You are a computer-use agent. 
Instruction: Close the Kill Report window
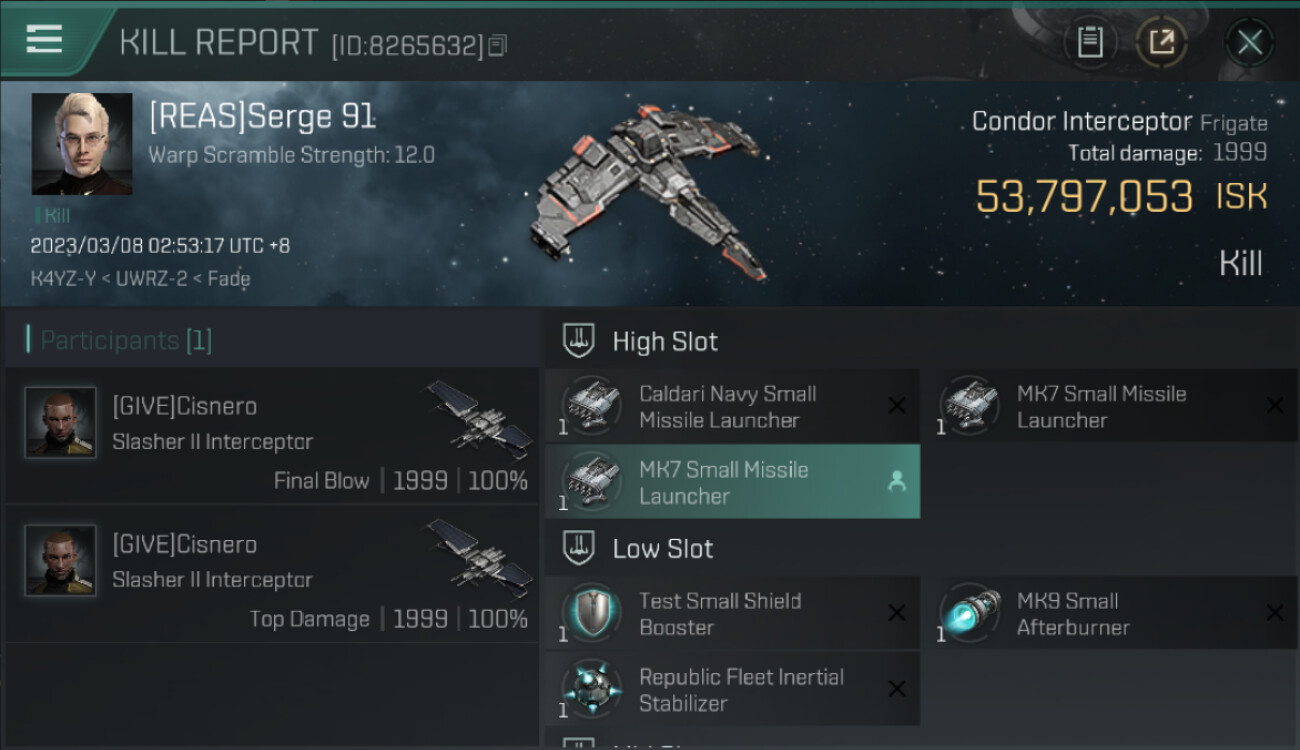(x=1249, y=42)
